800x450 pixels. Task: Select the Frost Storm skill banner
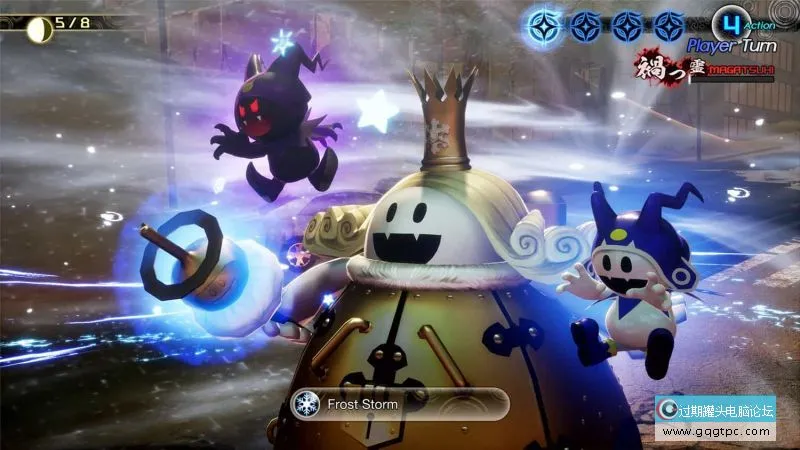tap(398, 404)
